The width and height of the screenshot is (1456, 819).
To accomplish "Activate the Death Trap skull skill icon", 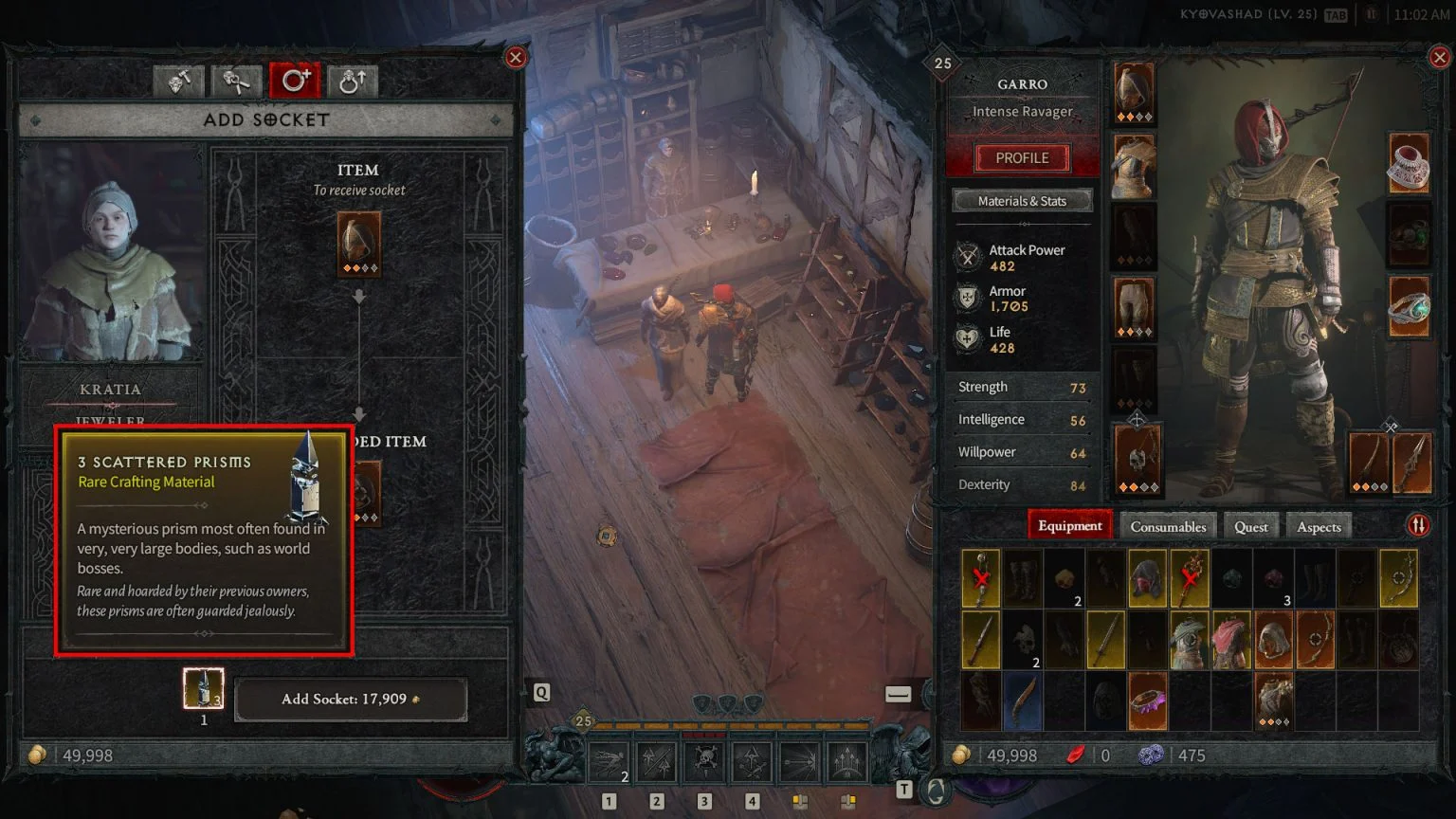I will tap(704, 761).
